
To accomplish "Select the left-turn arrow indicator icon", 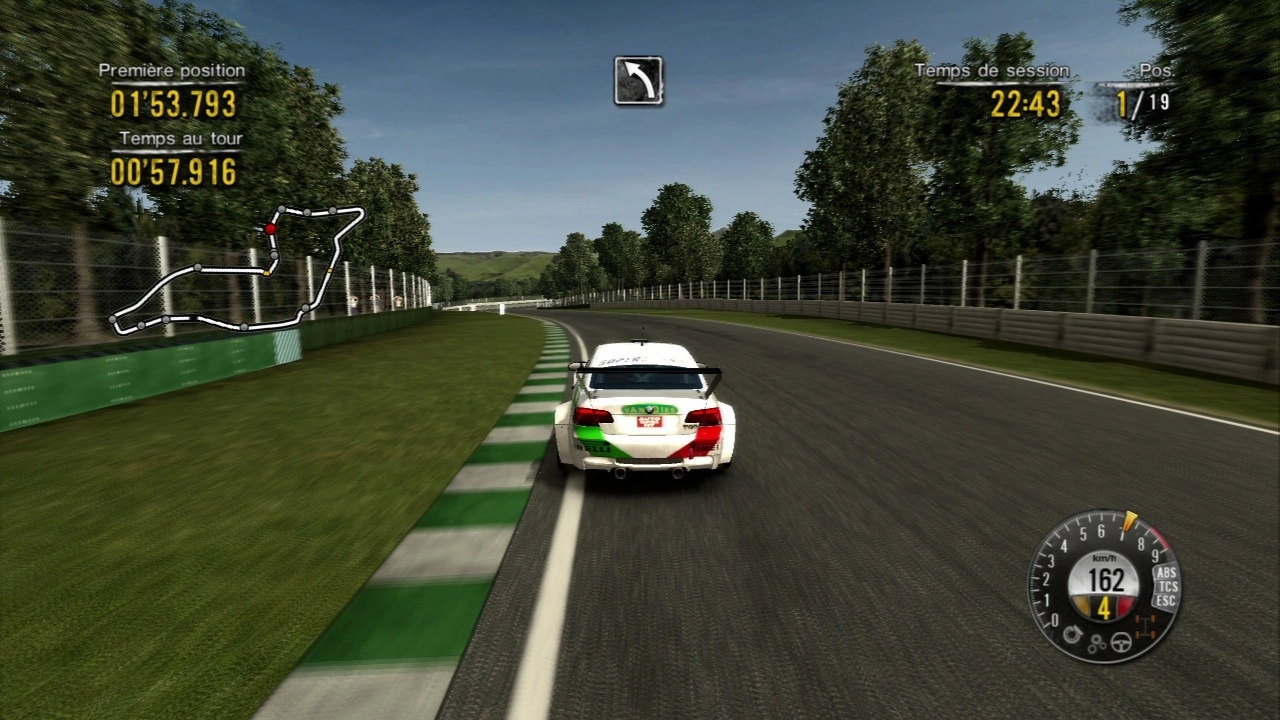I will click(638, 80).
